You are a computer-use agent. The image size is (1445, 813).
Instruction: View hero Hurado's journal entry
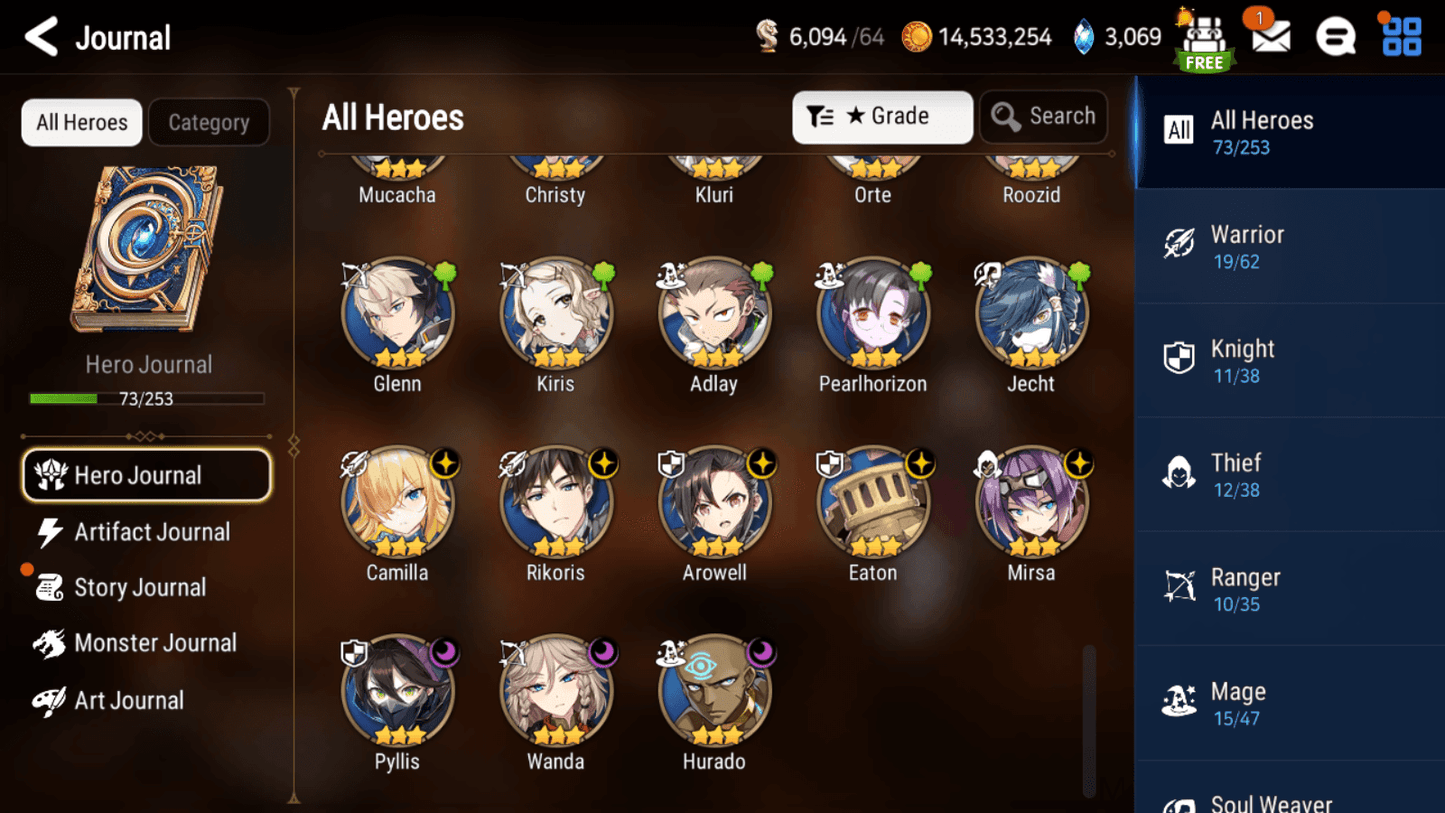(x=714, y=692)
